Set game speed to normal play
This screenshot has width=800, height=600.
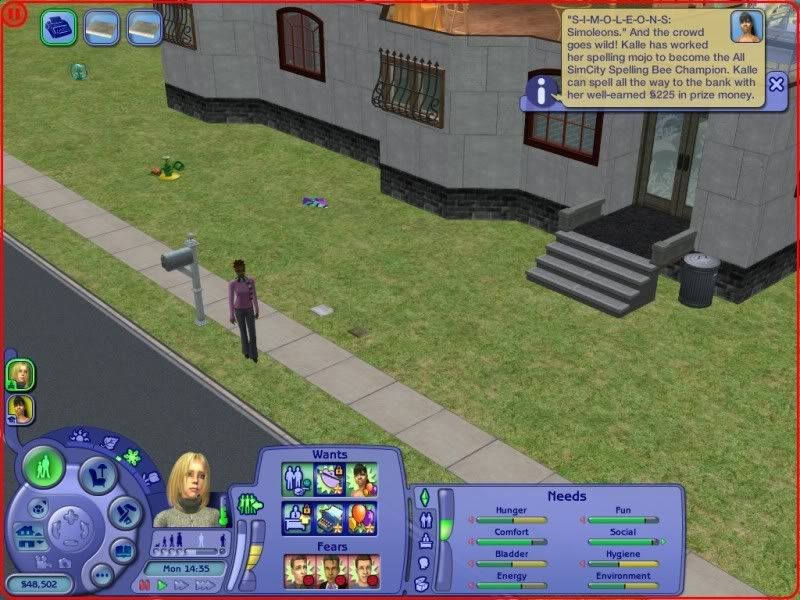(160, 585)
